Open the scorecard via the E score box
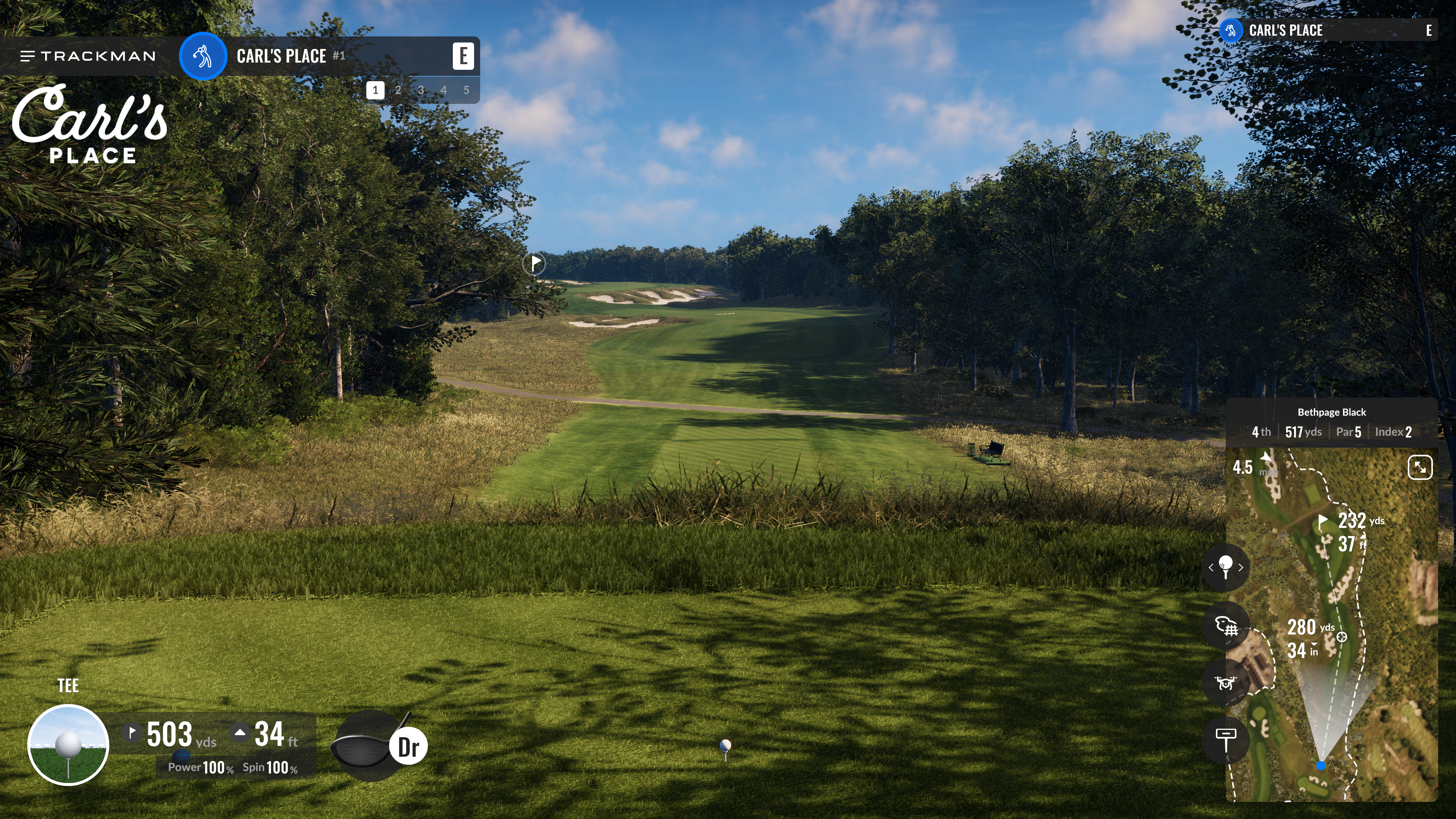The height and width of the screenshot is (819, 1456). point(463,56)
